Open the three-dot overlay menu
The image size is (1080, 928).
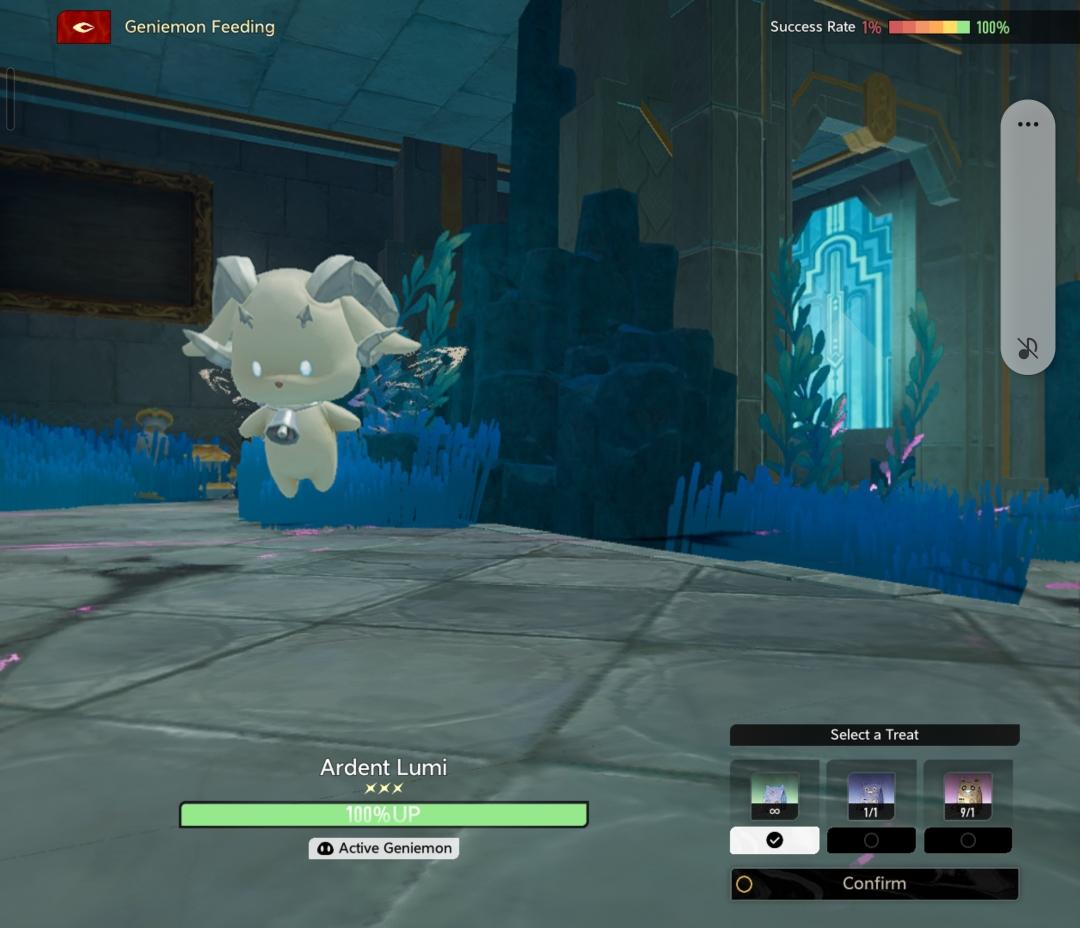1027,125
